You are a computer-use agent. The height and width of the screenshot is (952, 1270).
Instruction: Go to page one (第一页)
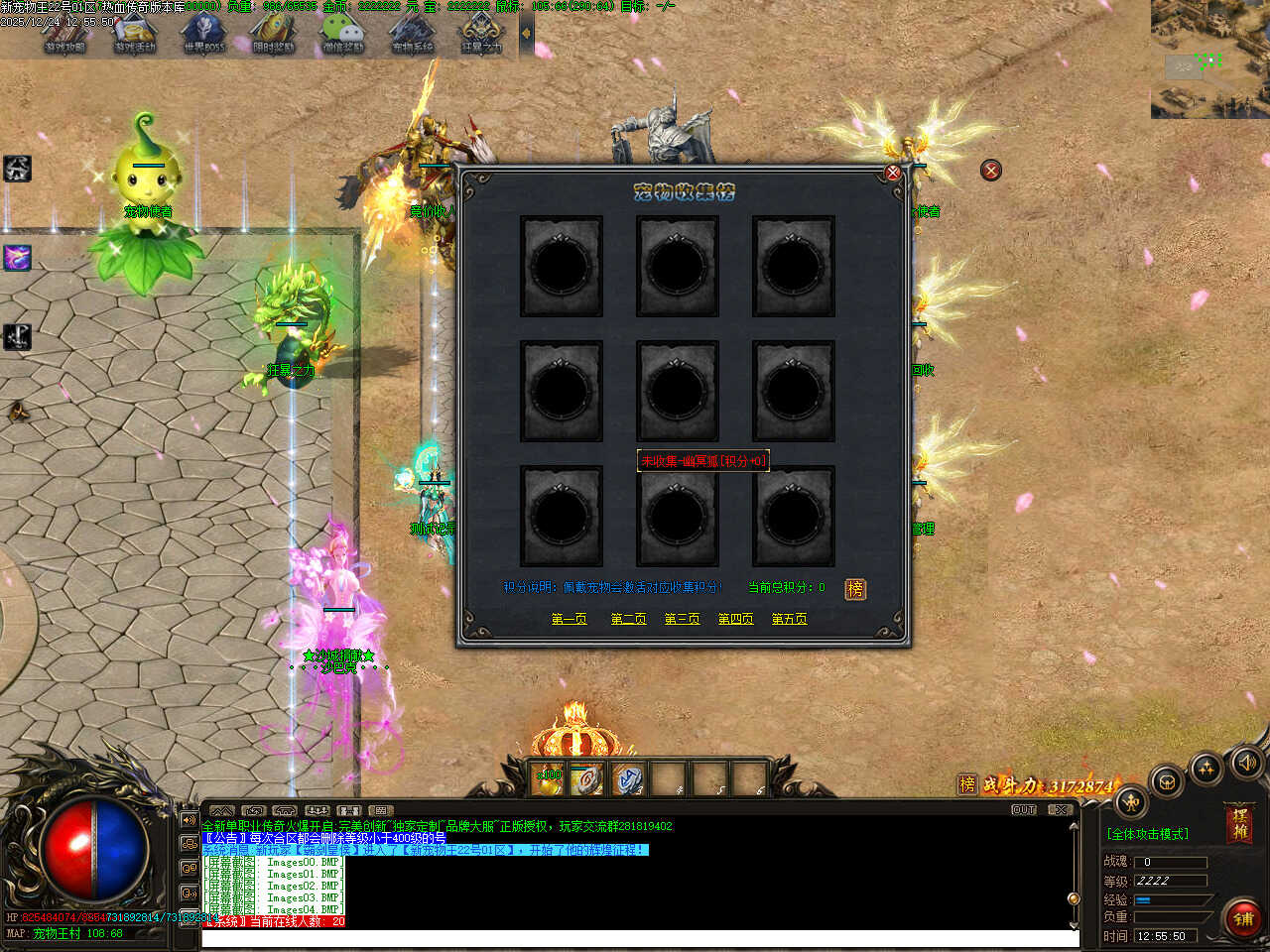pos(569,619)
